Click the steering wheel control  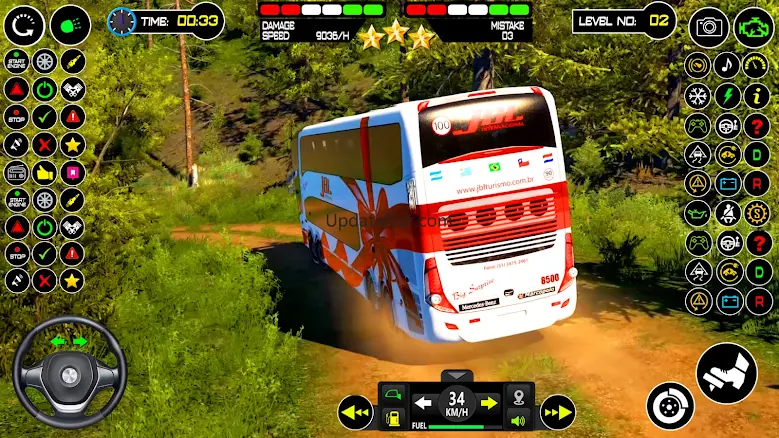[69, 373]
